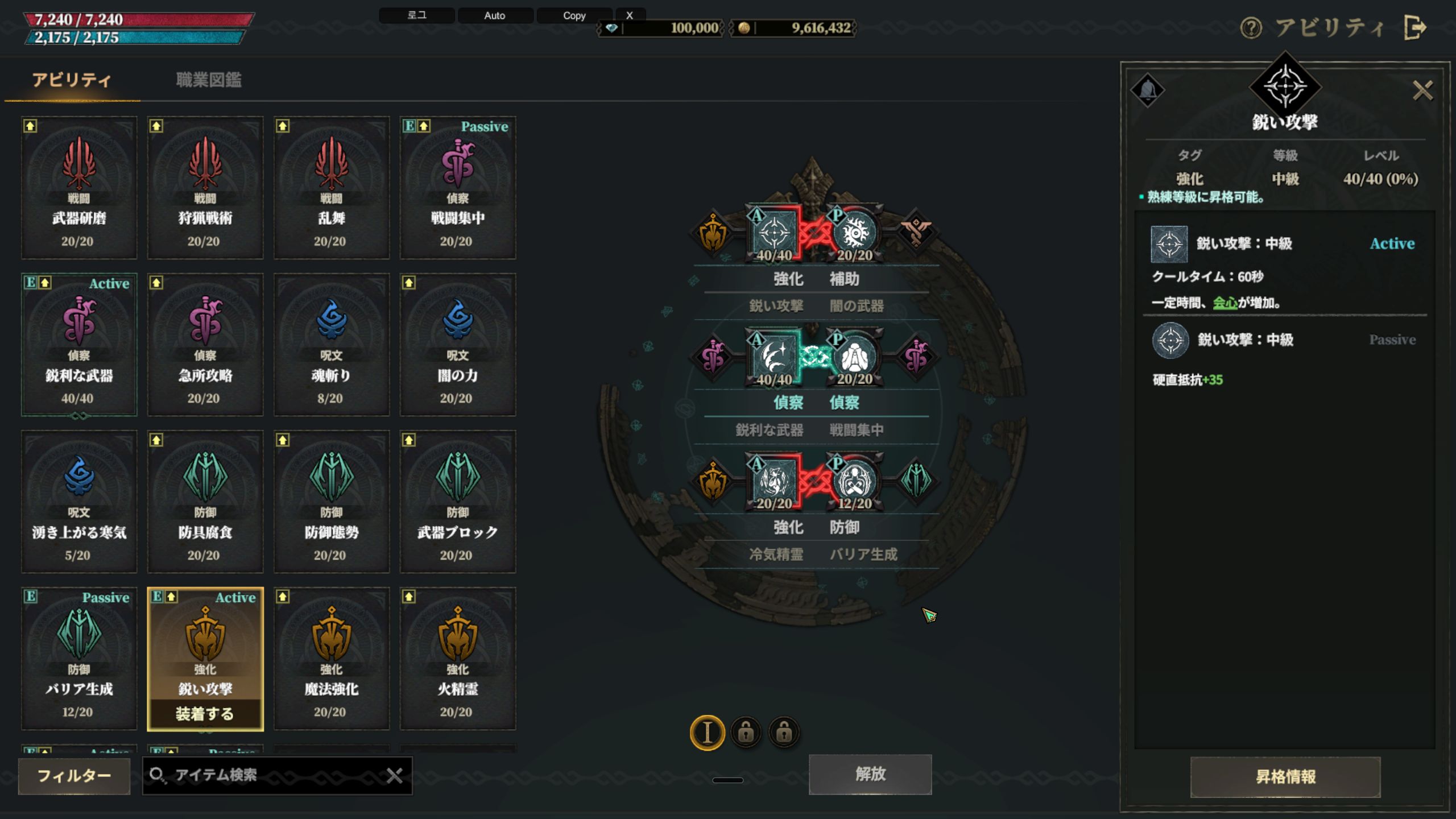
Task: Select the 武器研磨 ability card
Action: click(79, 188)
